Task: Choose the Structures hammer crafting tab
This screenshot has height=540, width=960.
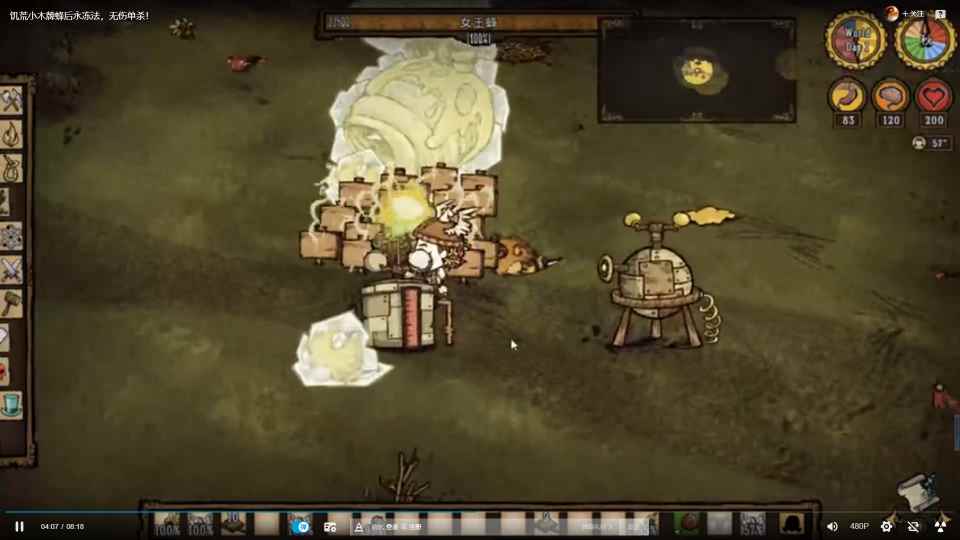Action: 12,303
